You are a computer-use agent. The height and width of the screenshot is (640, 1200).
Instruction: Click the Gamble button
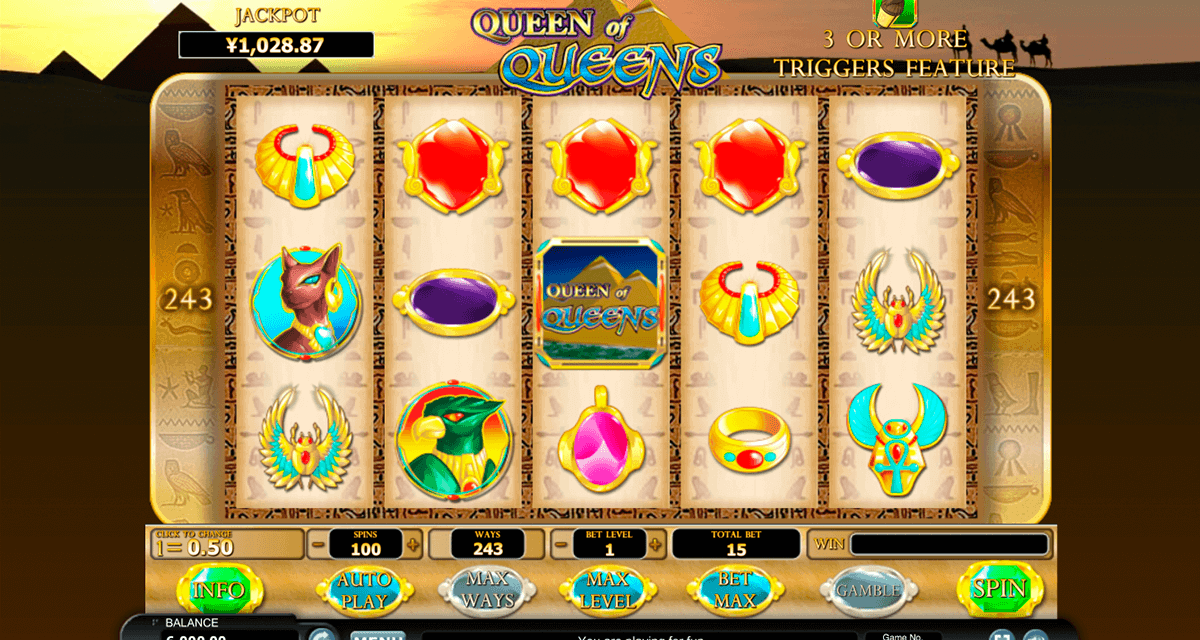[x=867, y=590]
